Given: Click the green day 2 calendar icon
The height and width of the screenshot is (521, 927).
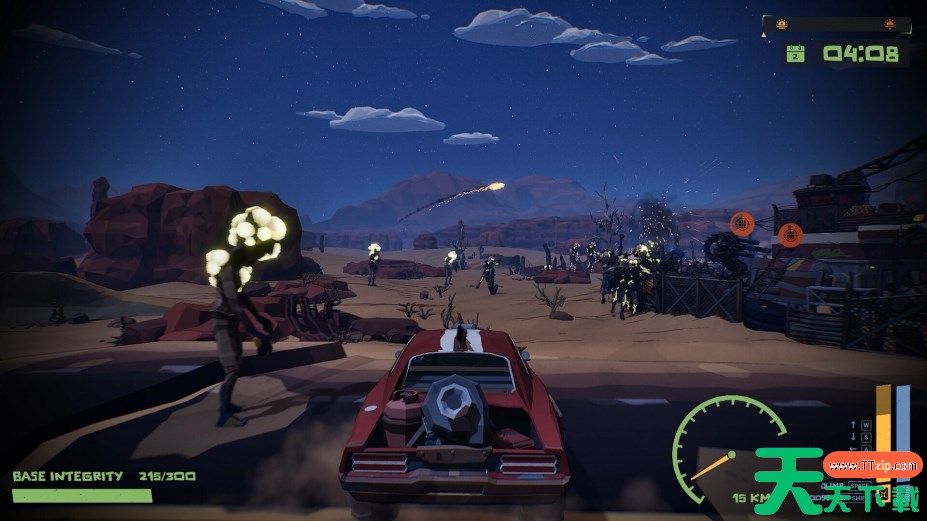Looking at the screenshot, I should click(795, 54).
